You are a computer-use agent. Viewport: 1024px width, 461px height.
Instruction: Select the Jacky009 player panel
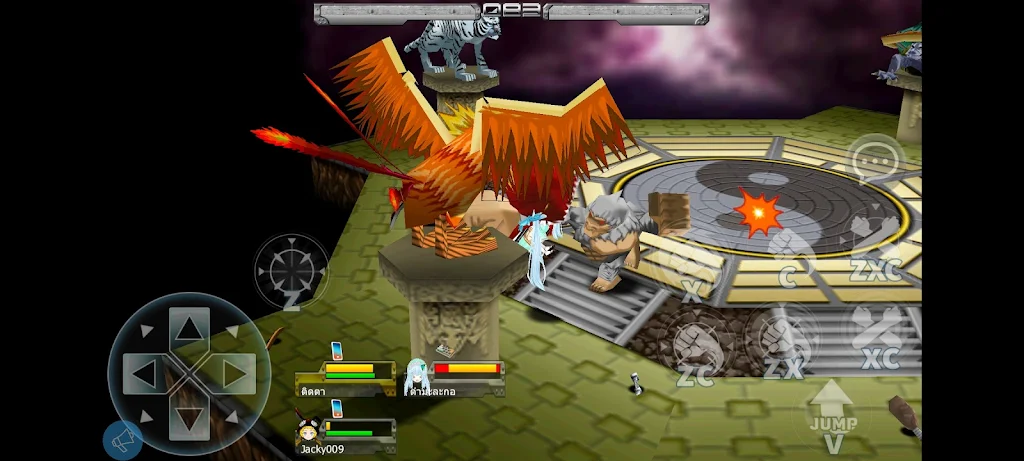pyautogui.click(x=345, y=435)
